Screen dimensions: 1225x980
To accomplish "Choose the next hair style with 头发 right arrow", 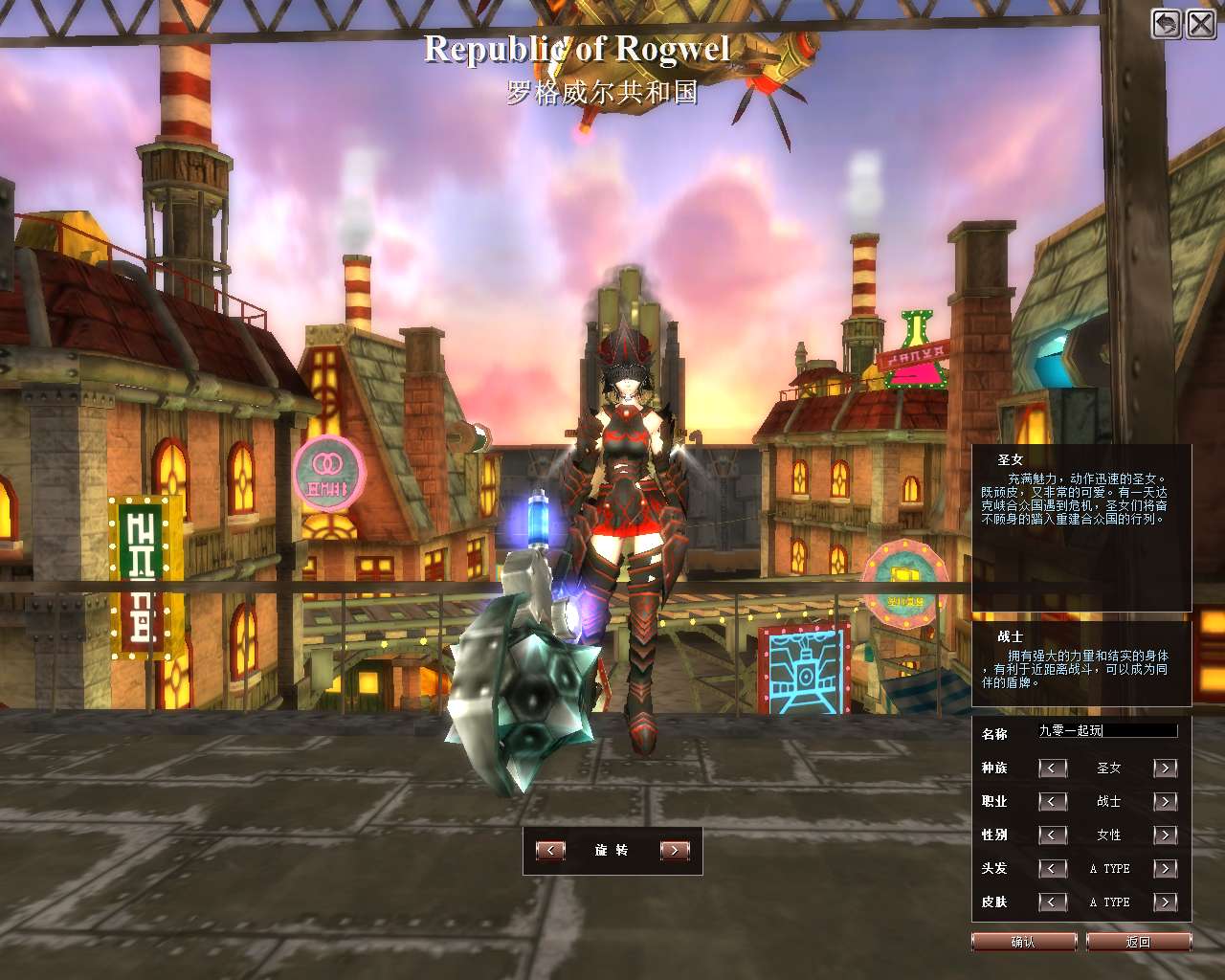I will (x=1165, y=868).
